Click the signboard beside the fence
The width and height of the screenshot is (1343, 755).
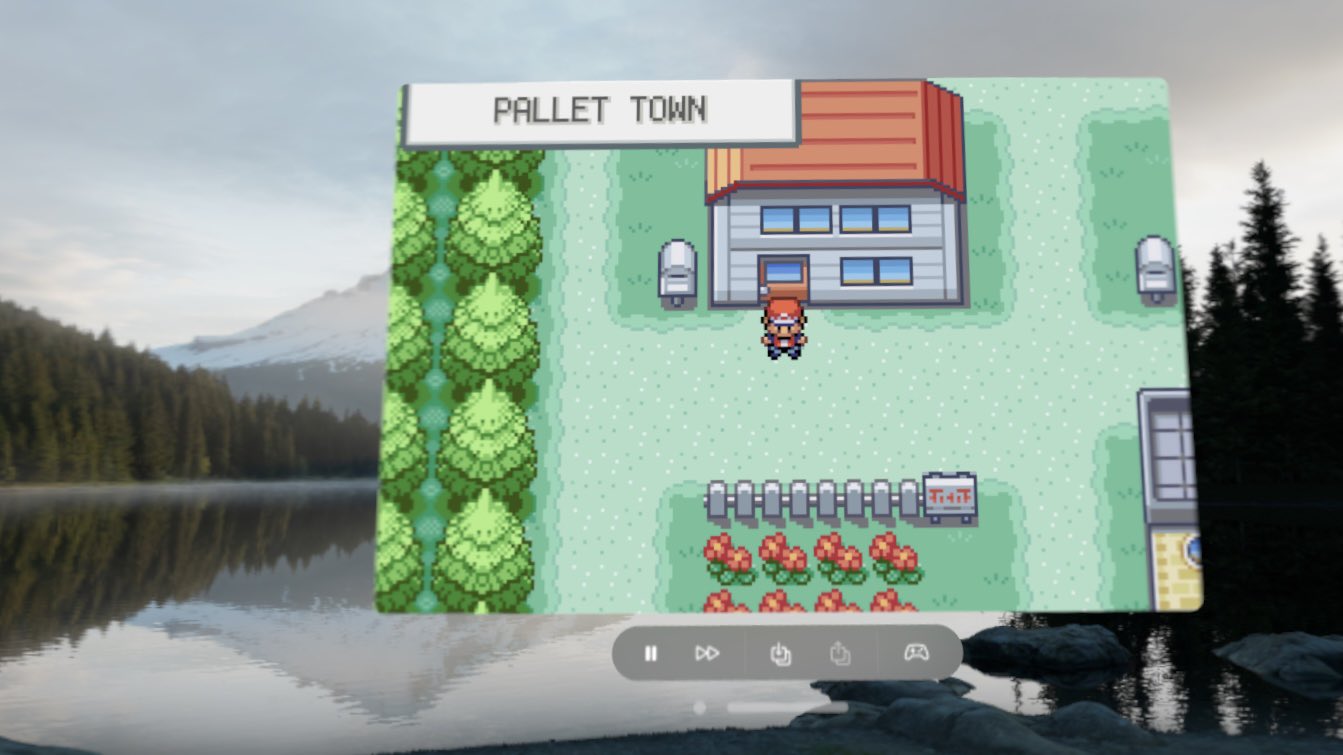tap(946, 496)
